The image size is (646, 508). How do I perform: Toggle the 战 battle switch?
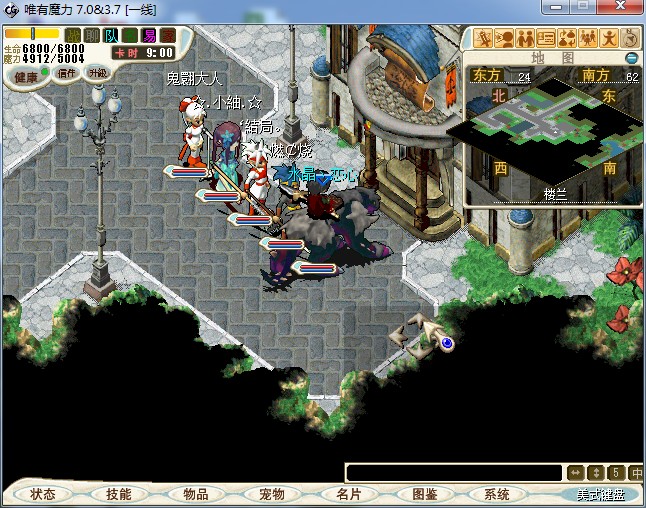click(x=73, y=36)
